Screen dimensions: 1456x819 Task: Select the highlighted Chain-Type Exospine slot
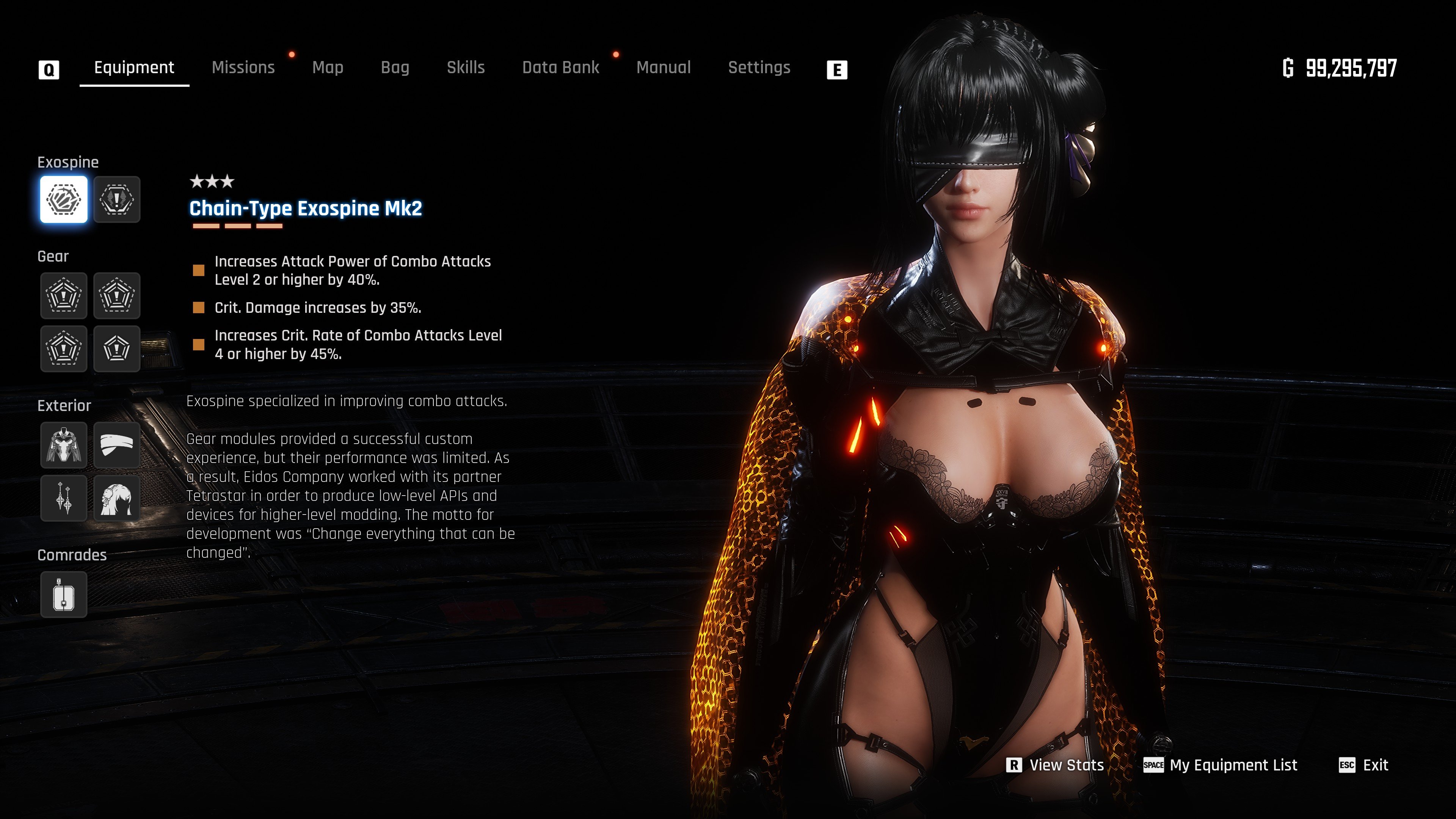click(64, 199)
